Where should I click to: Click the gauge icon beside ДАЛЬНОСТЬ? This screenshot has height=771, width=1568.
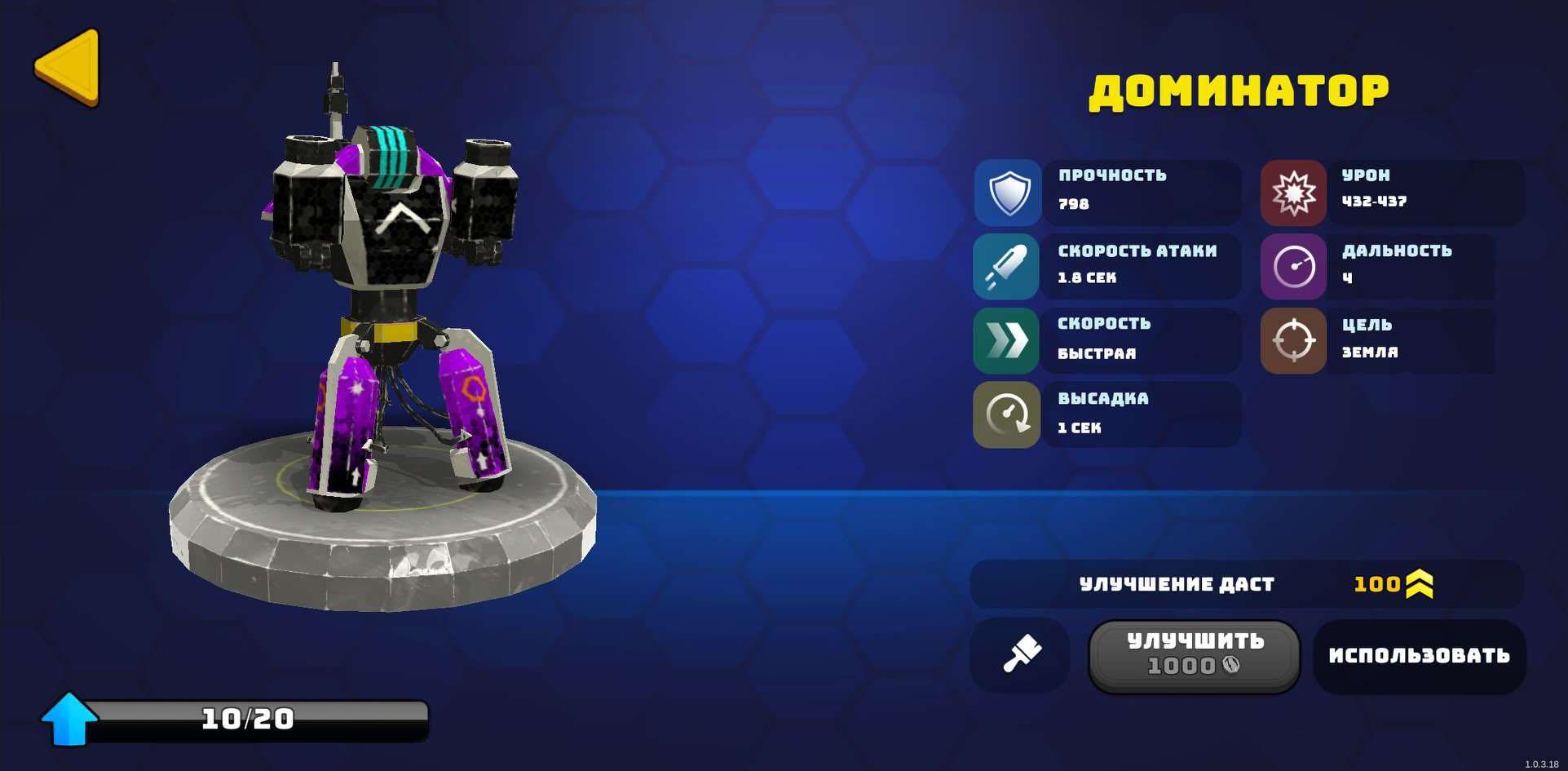coord(1295,266)
